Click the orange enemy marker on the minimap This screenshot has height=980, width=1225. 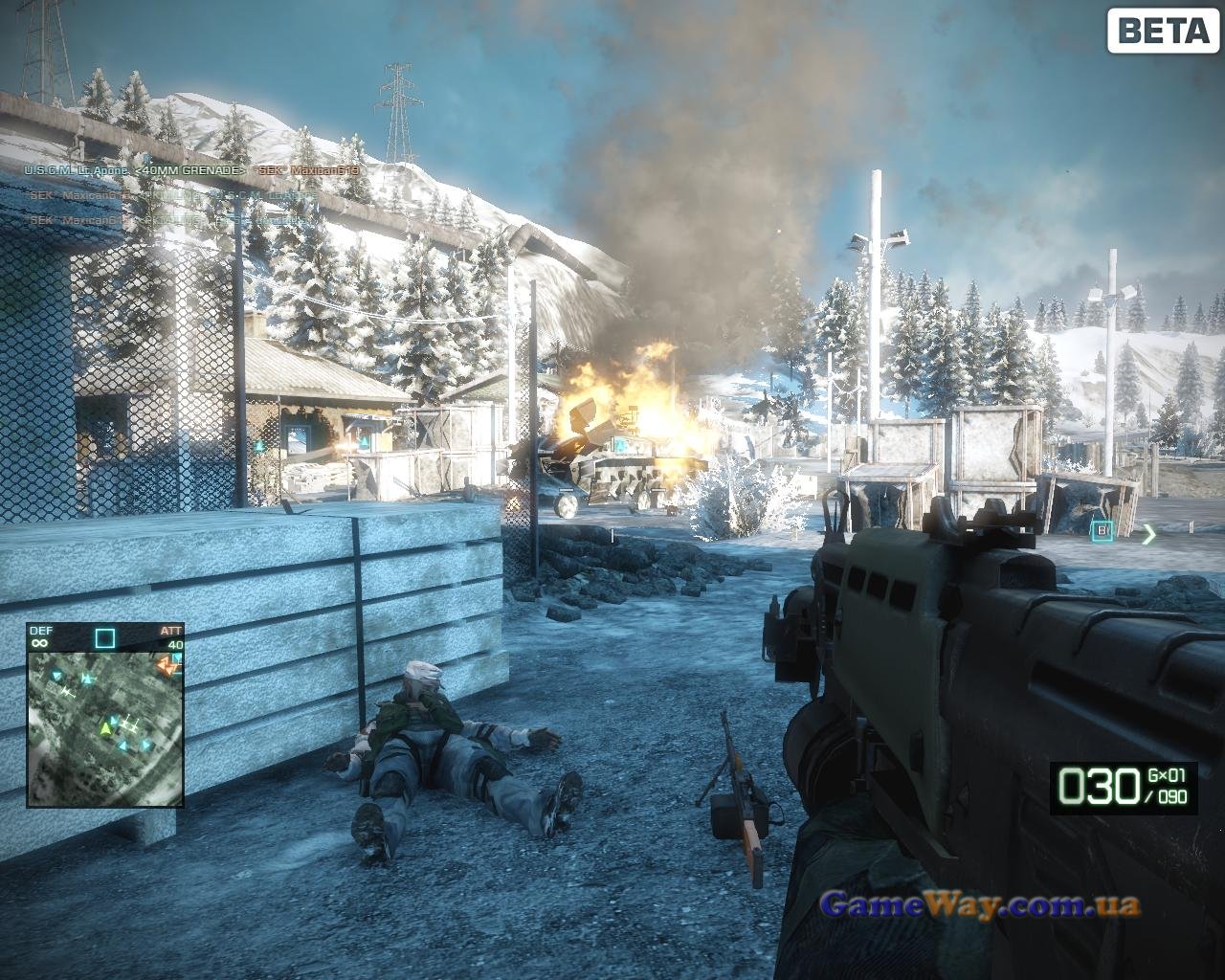[170, 666]
